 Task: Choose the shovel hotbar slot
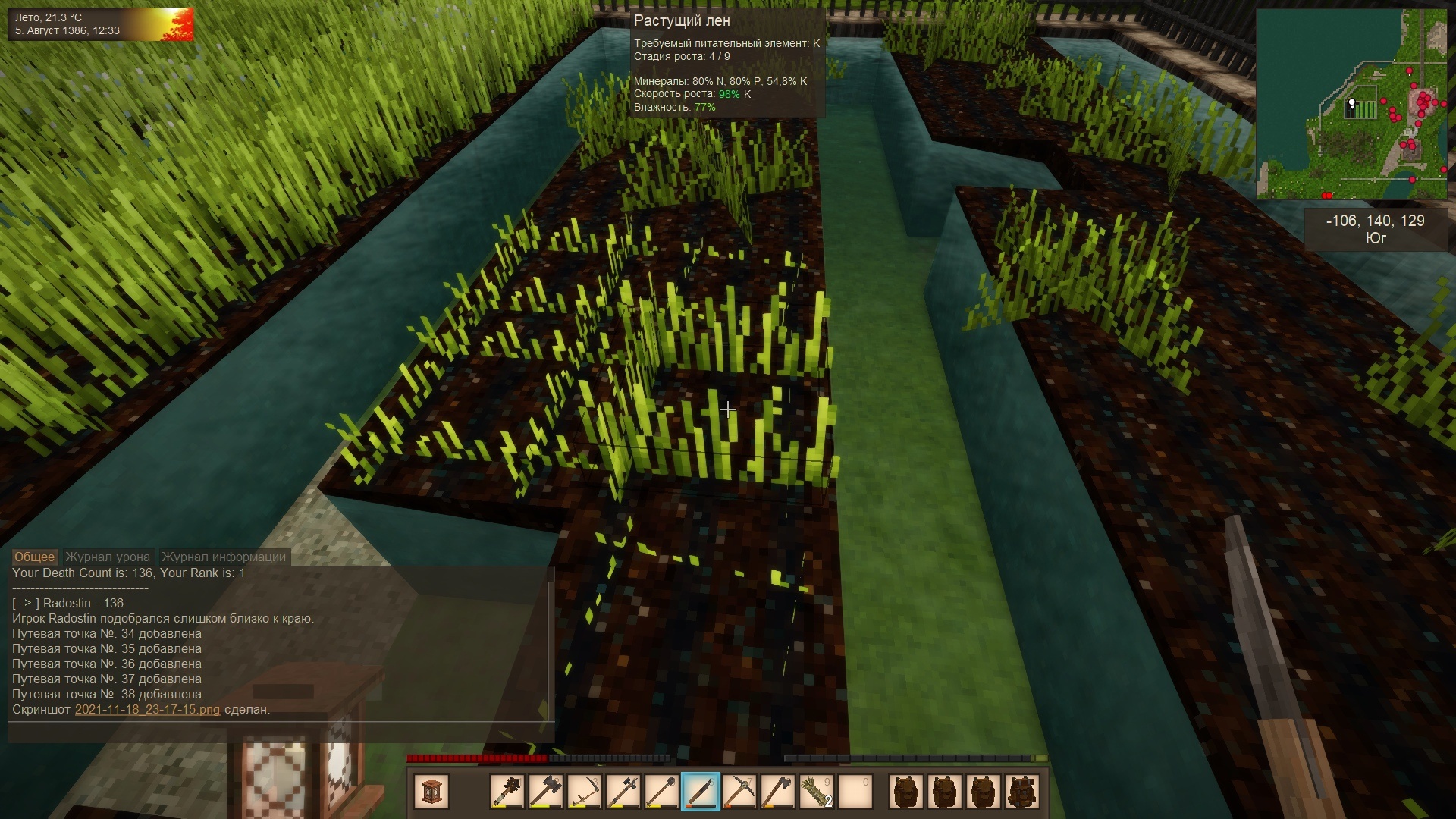(661, 792)
